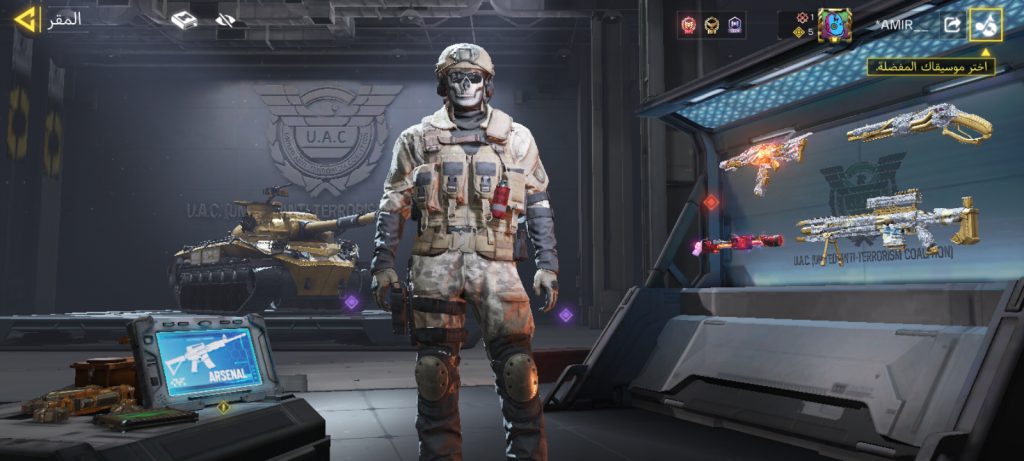Select the red medal badge
This screenshot has width=1024, height=461.
point(688,25)
